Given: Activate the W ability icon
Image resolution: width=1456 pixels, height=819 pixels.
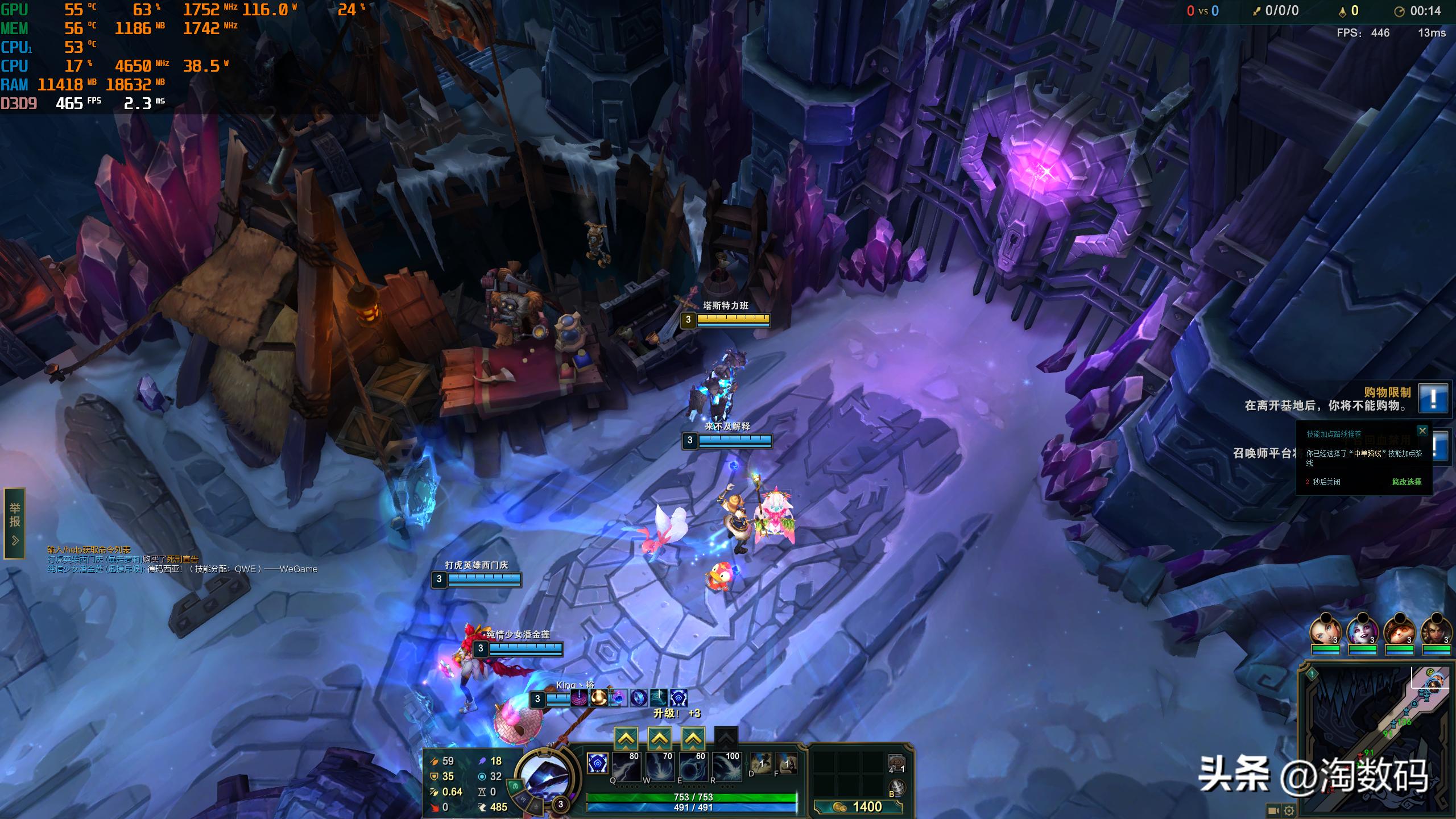Looking at the screenshot, I should click(659, 767).
